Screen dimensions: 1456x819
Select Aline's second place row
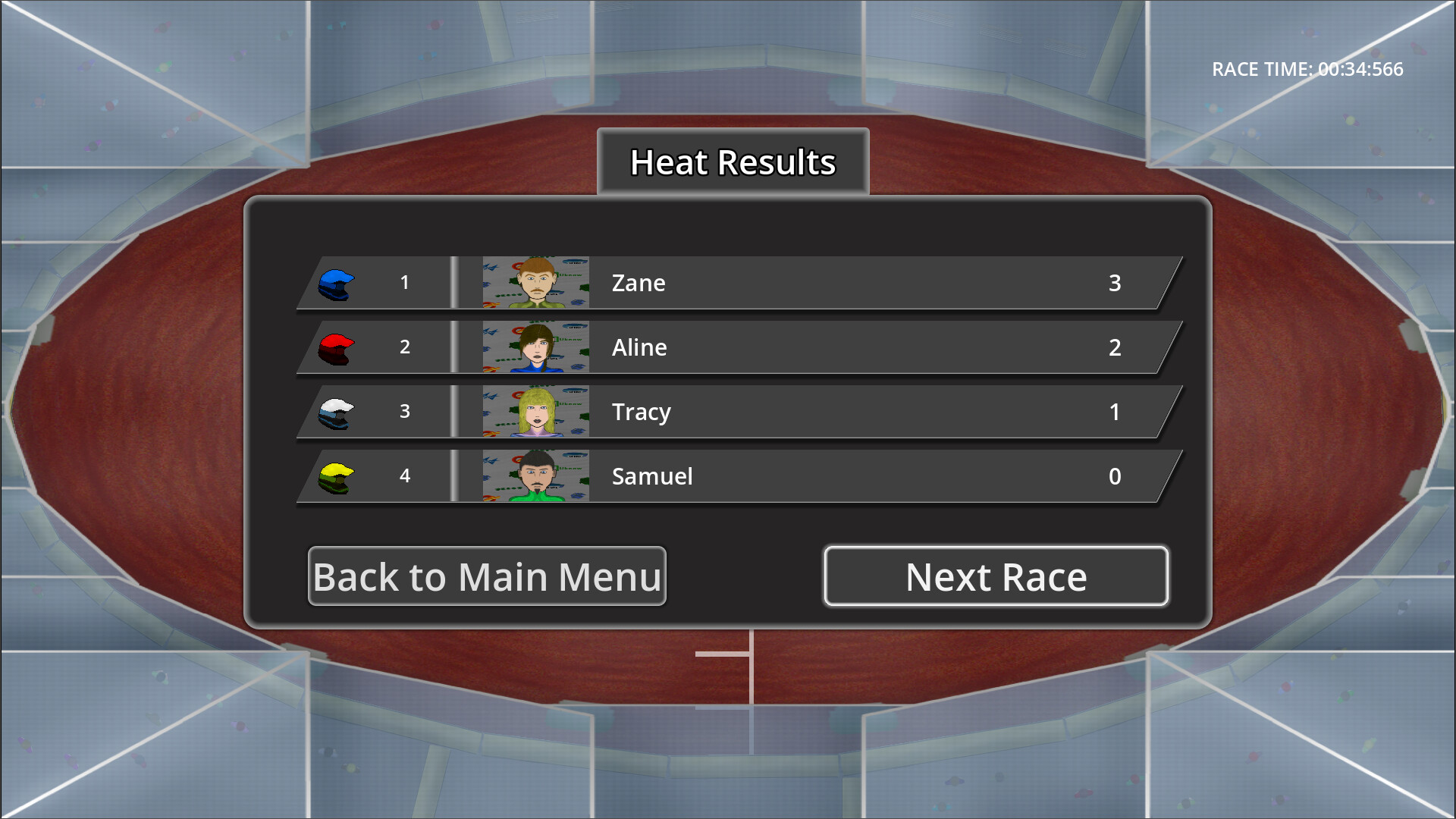834,347
